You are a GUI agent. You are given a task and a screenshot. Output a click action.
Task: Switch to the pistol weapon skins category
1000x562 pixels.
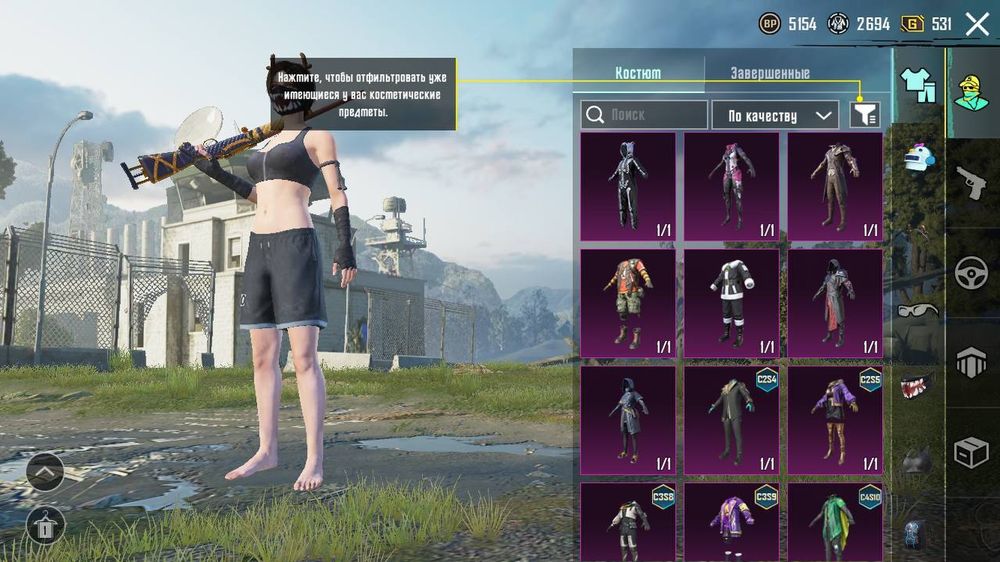pyautogui.click(x=971, y=182)
